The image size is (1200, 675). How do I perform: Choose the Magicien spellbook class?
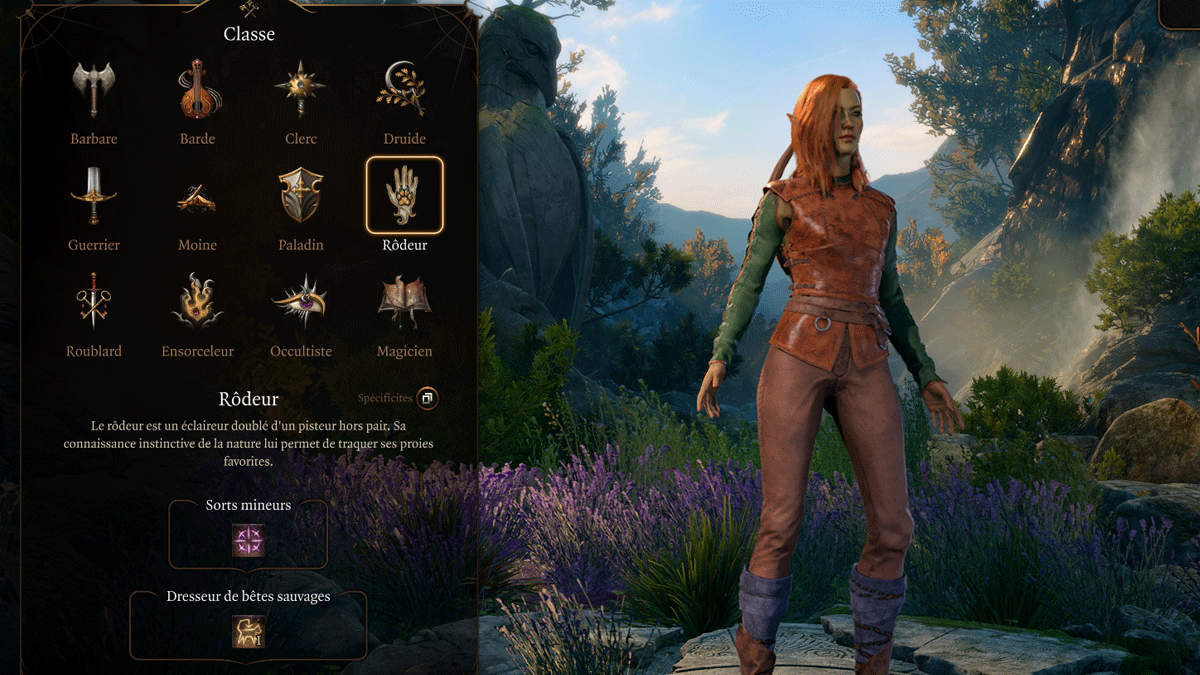coord(404,302)
